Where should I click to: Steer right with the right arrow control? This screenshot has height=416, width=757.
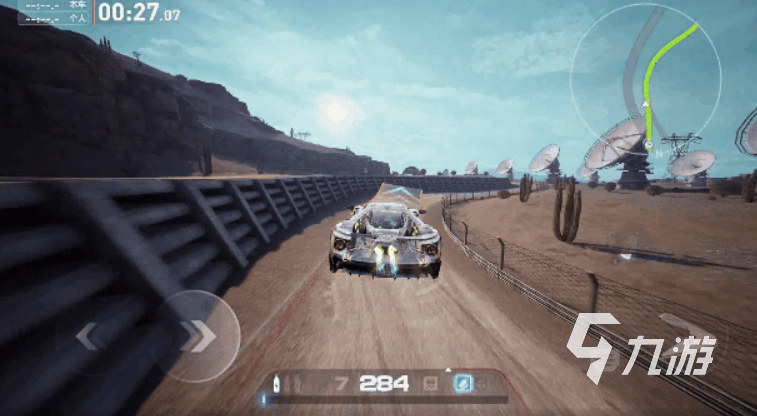pyautogui.click(x=199, y=336)
